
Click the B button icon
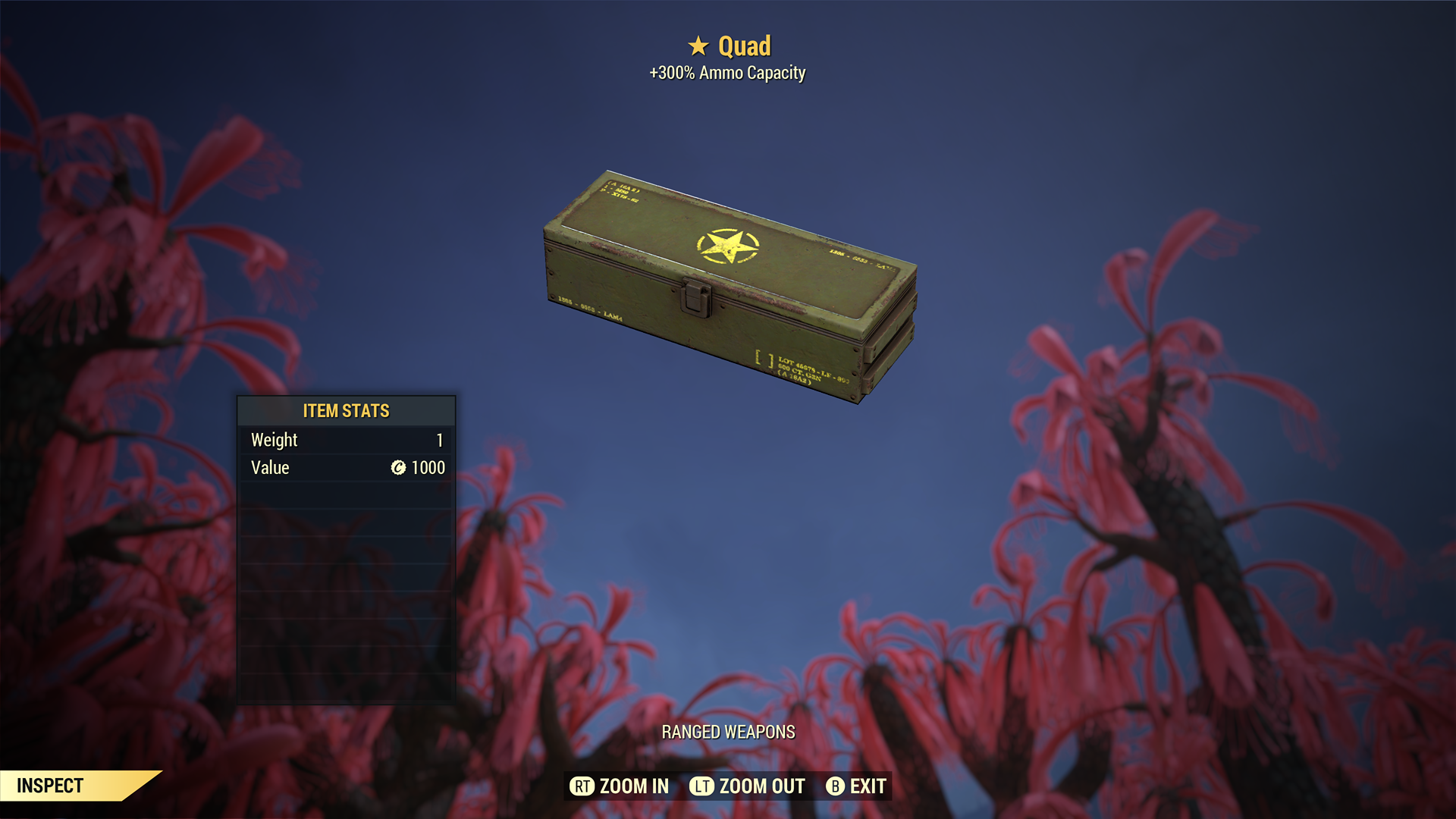click(x=835, y=786)
